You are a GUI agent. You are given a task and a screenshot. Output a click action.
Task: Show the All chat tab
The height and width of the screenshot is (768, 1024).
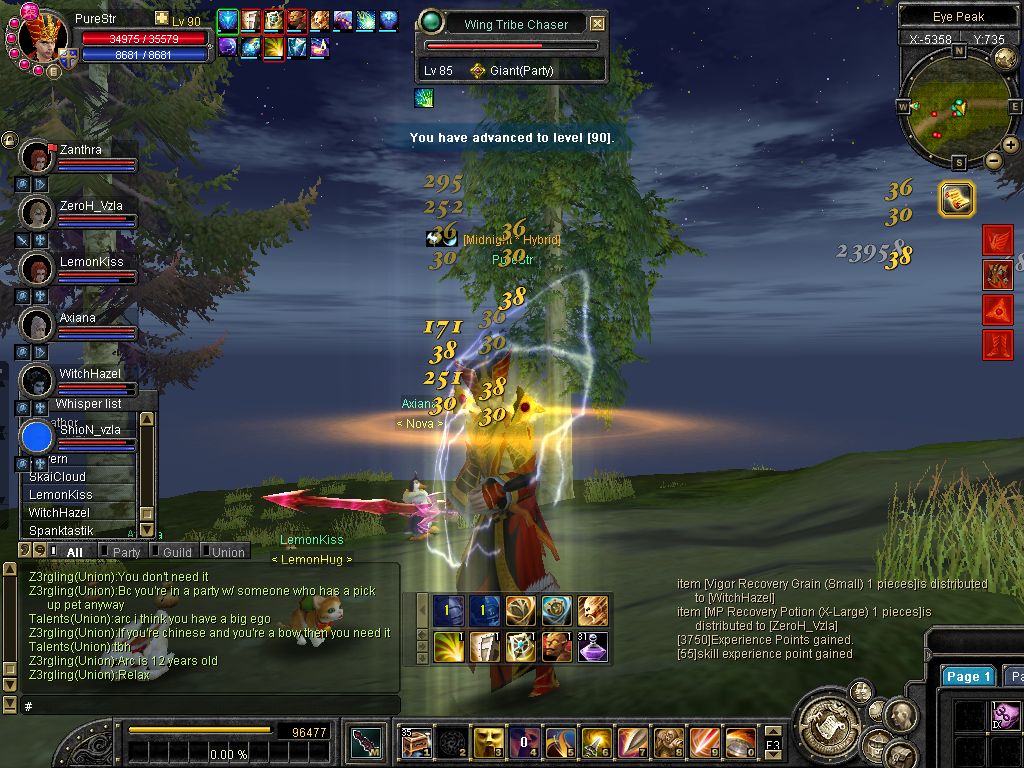click(x=74, y=552)
